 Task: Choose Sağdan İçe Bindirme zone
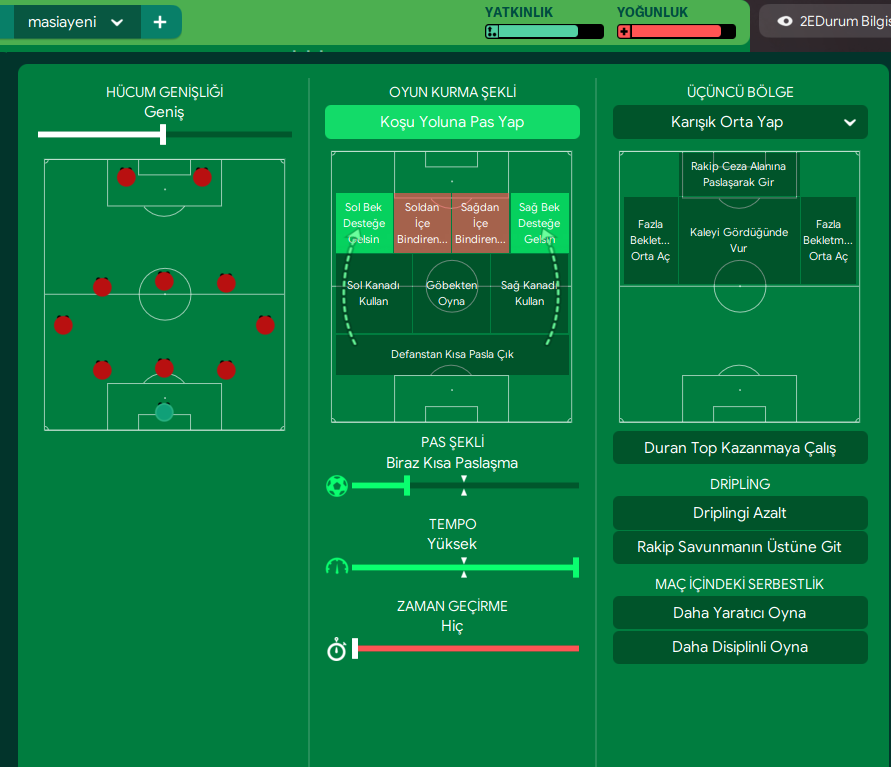click(x=481, y=223)
